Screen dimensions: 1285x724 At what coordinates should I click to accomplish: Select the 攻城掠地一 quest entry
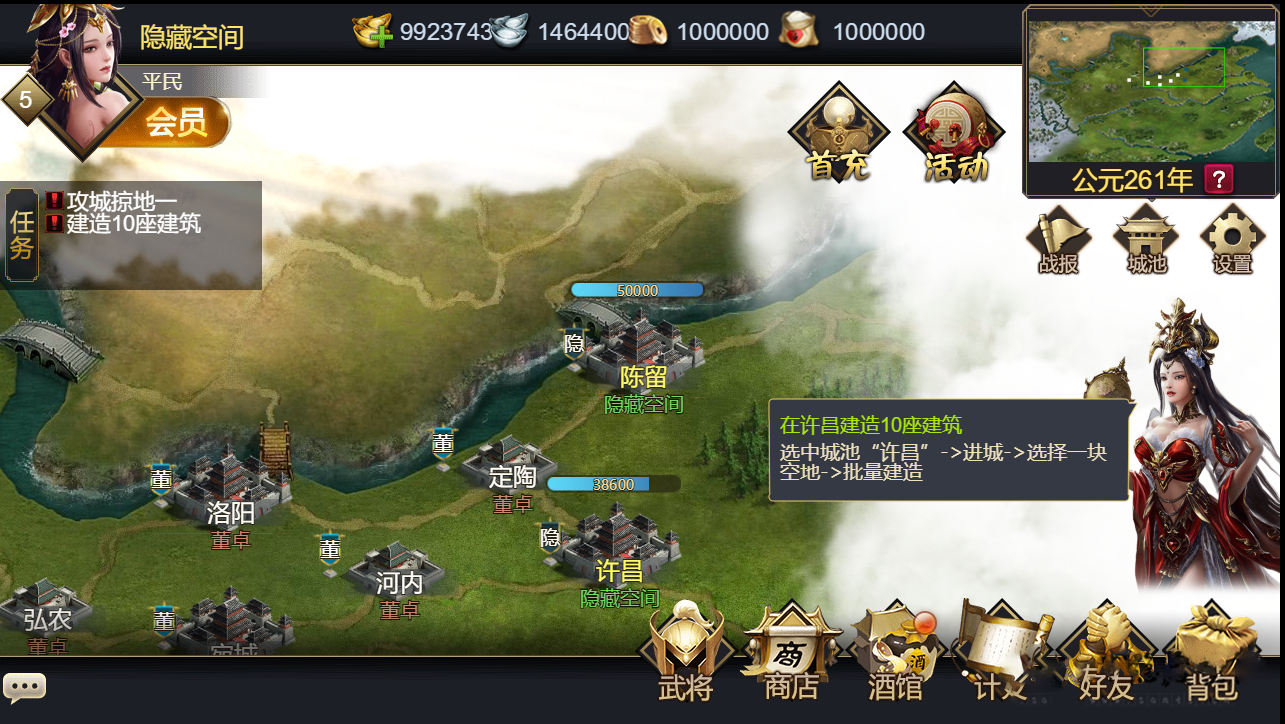coord(121,201)
